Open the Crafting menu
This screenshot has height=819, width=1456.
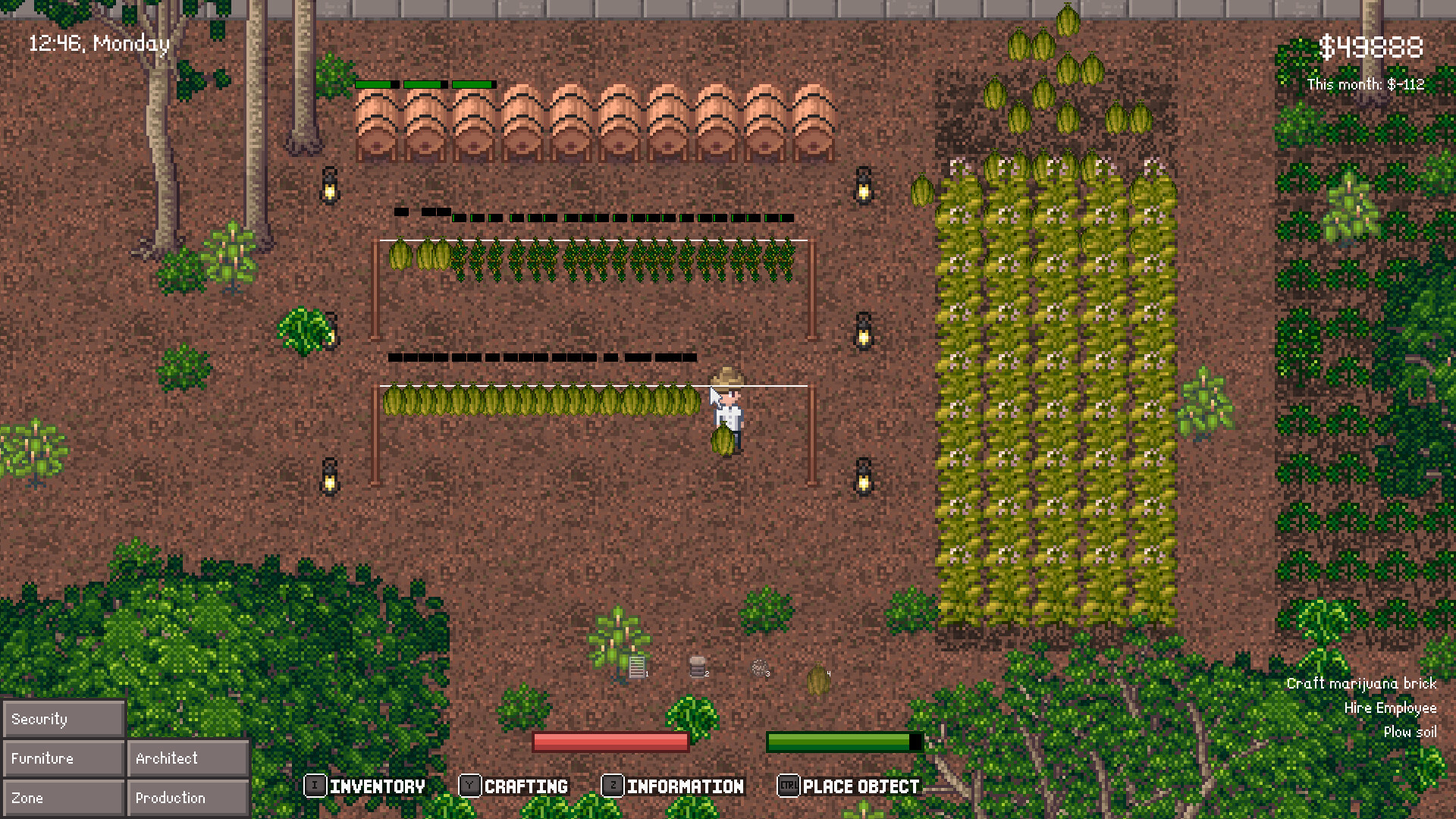click(526, 786)
